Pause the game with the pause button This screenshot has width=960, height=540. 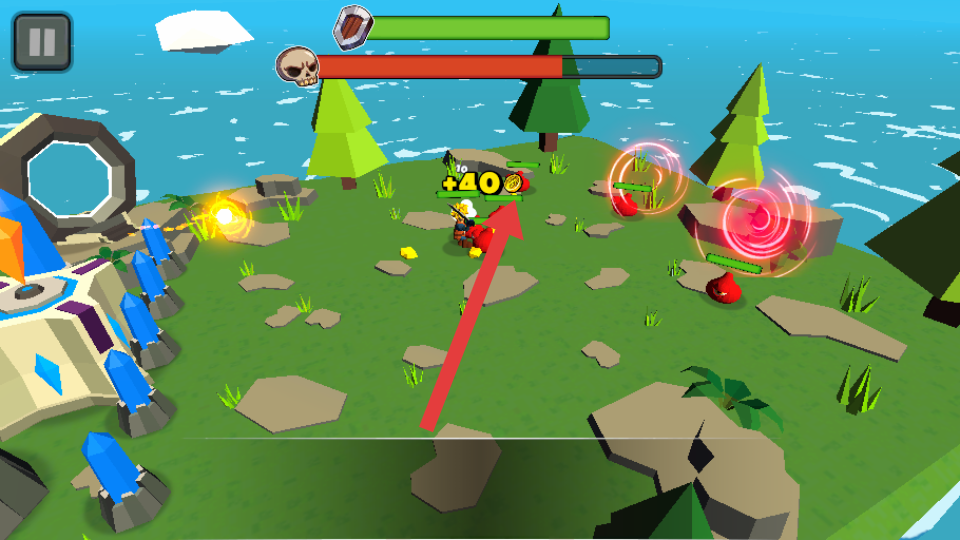point(42,42)
